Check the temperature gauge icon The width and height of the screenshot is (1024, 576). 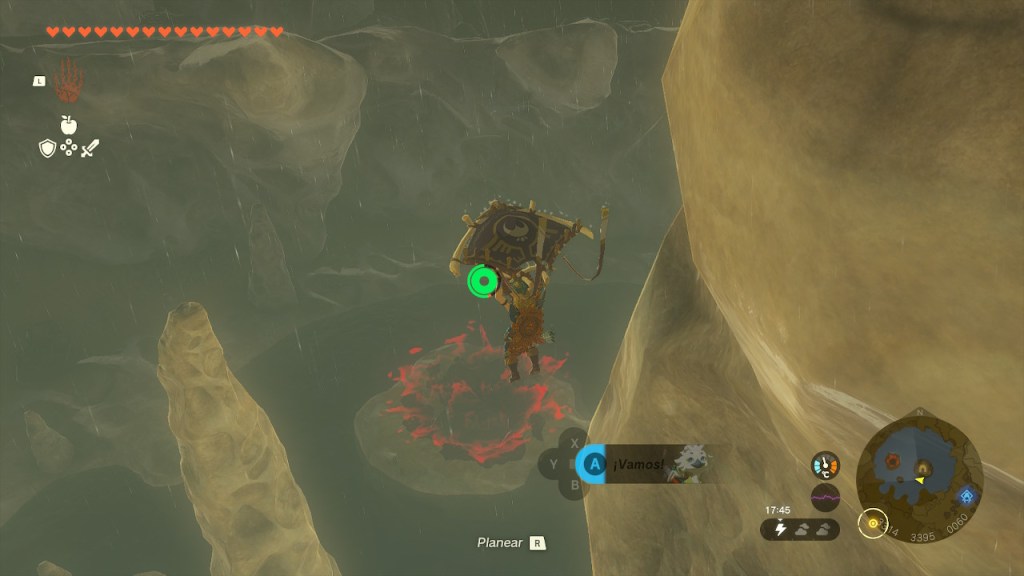(825, 465)
